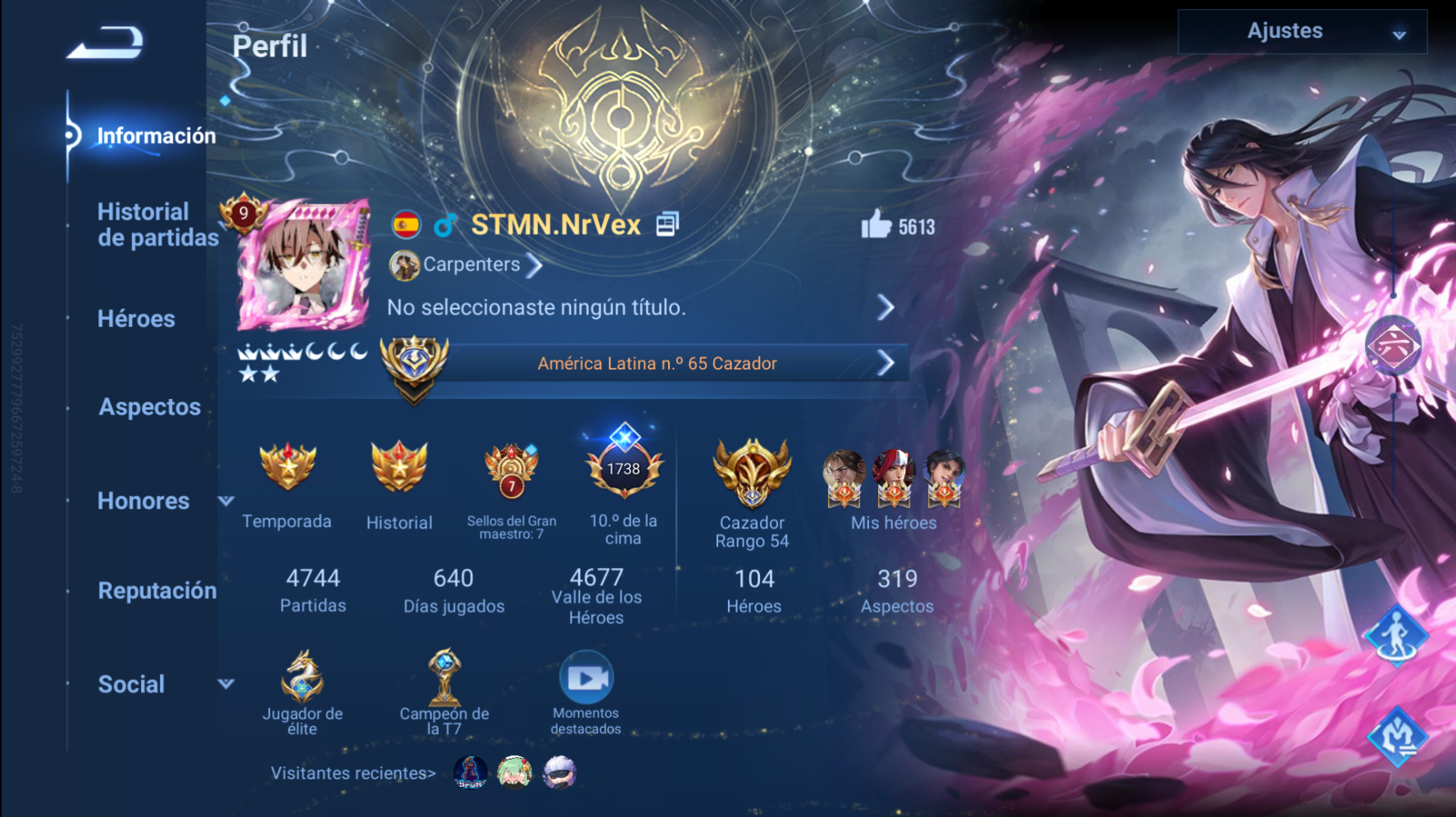Copy player name with the copy icon
Image resolution: width=1456 pixels, height=817 pixels.
click(x=667, y=225)
